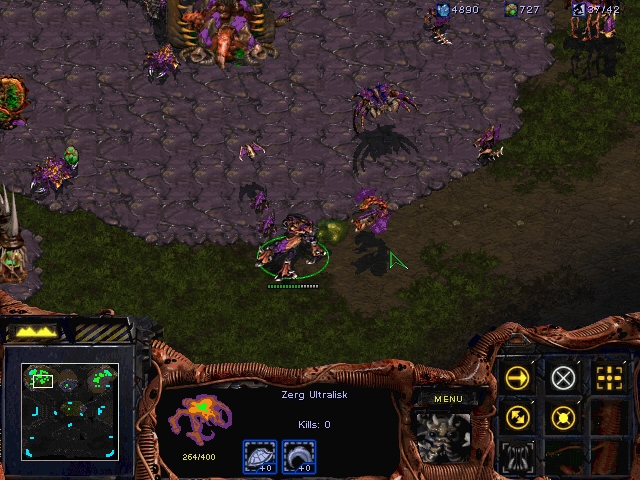Activate the Move command arrow
640x480 pixels.
pos(517,377)
